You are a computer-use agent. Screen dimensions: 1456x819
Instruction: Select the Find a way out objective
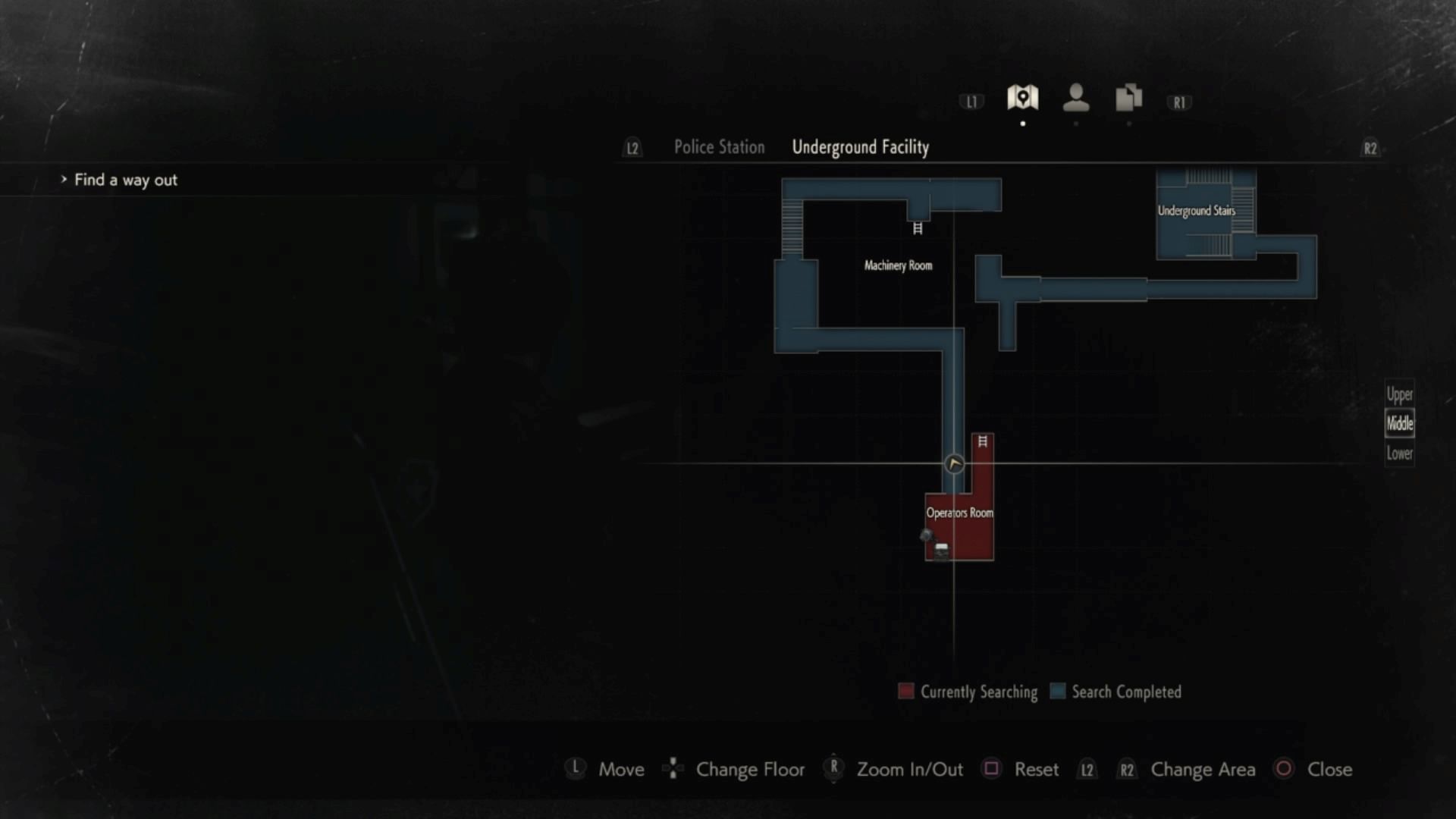coord(125,180)
